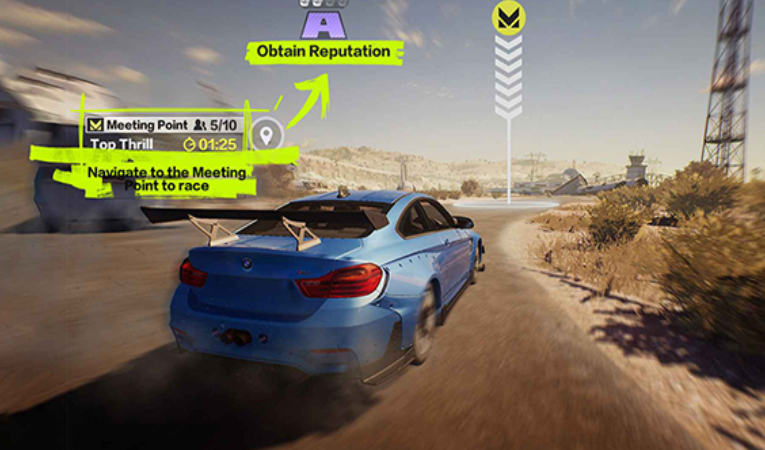This screenshot has width=765, height=450.
Task: Click the yellow meeting point waypoint marker
Action: [508, 17]
